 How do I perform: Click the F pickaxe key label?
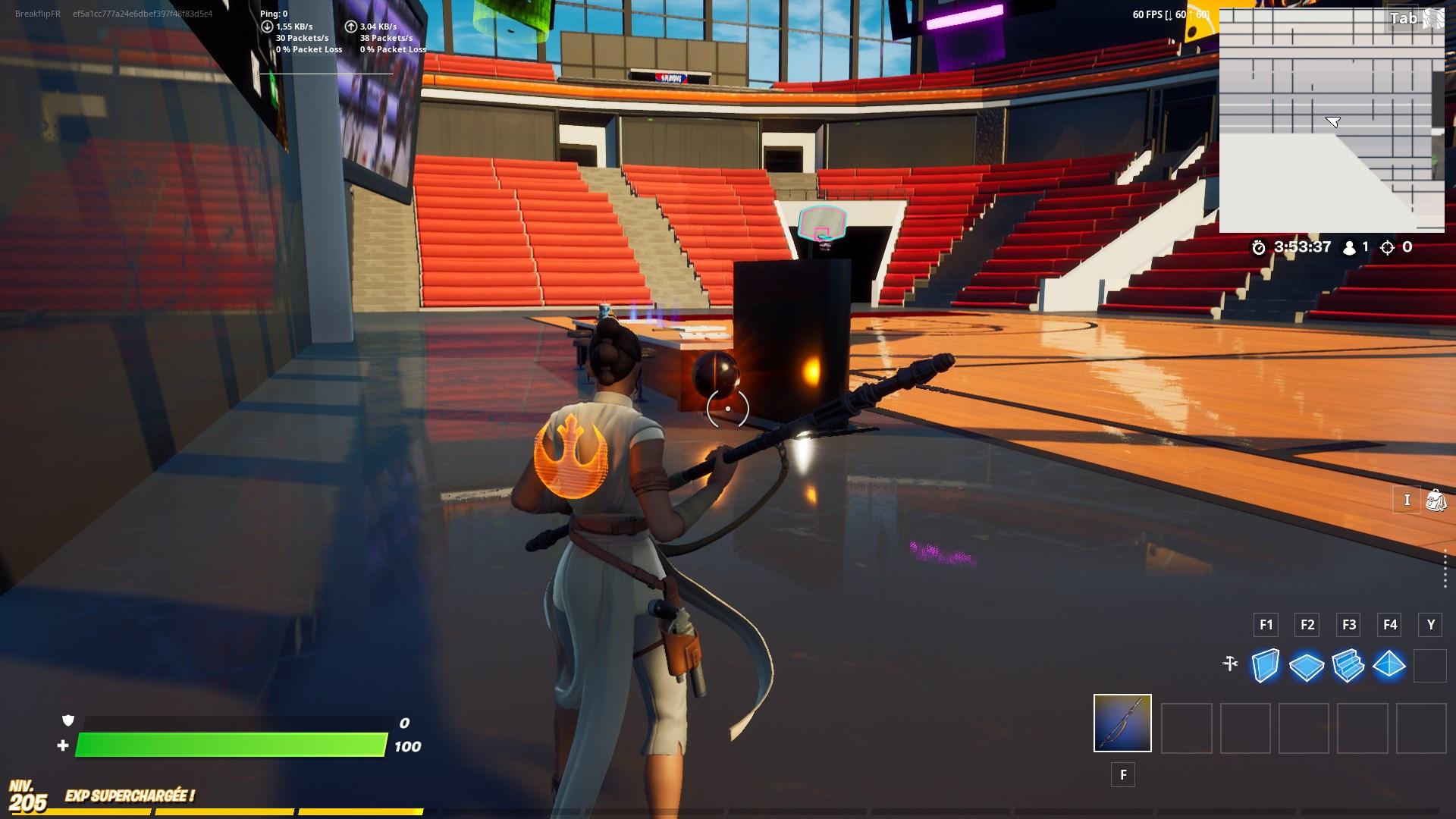[1122, 774]
